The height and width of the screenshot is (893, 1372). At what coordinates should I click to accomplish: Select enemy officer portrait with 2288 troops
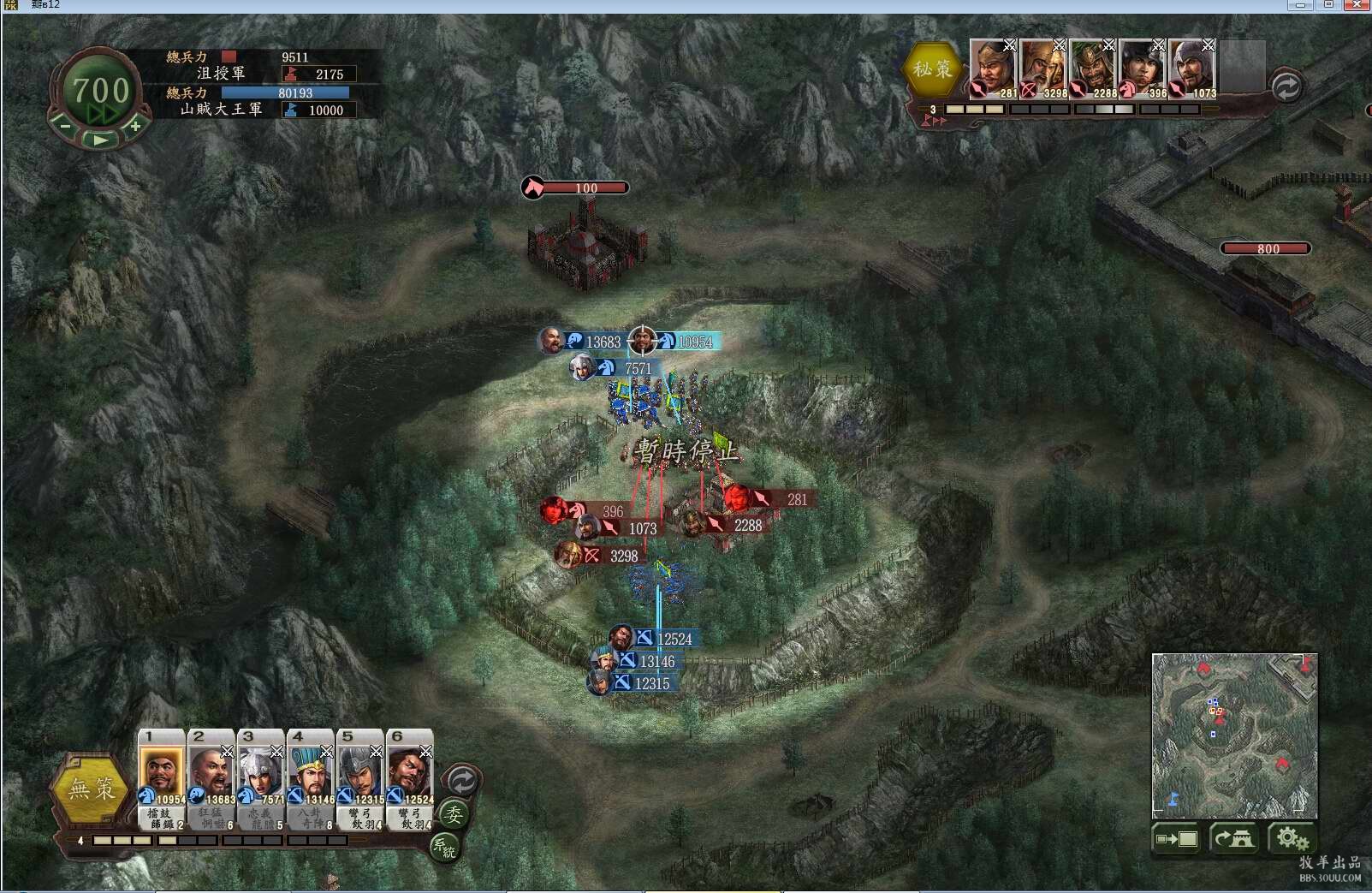1091,68
